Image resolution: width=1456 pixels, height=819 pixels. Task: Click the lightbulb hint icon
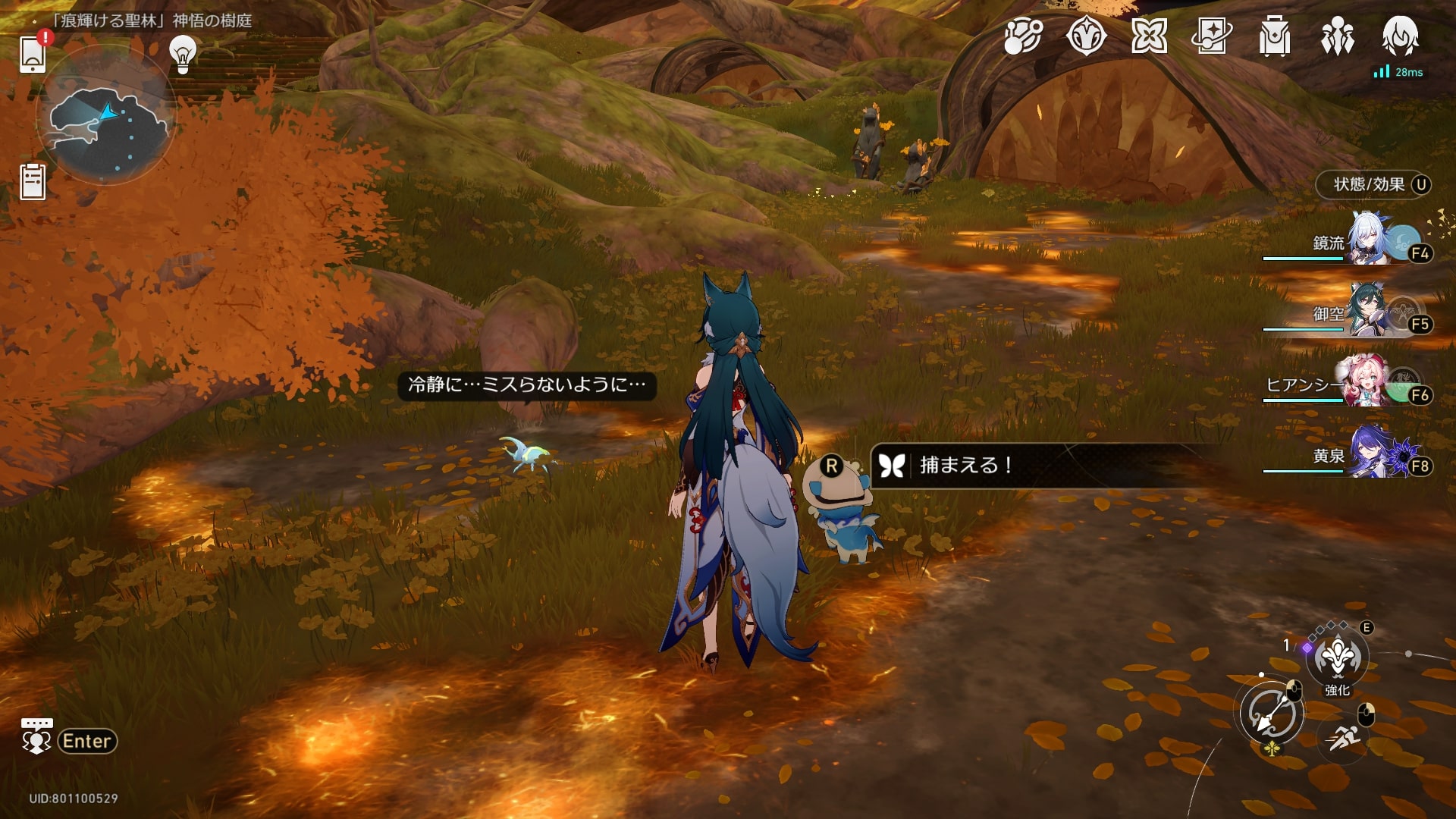(182, 53)
